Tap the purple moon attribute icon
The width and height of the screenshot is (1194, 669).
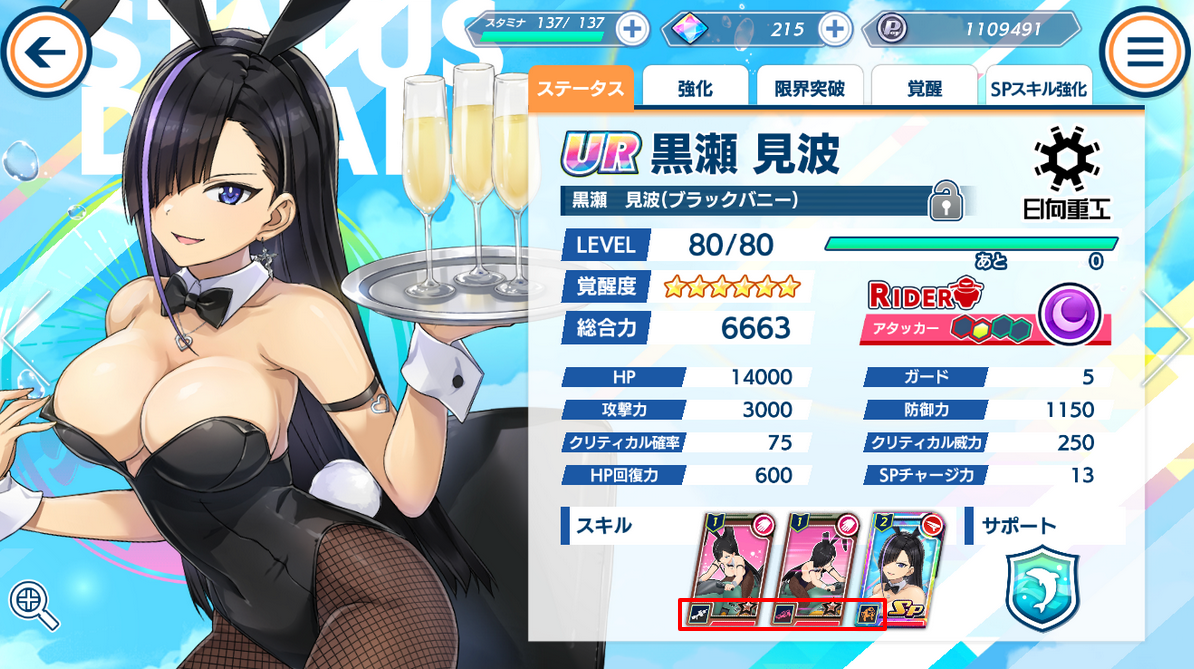click(x=1069, y=316)
